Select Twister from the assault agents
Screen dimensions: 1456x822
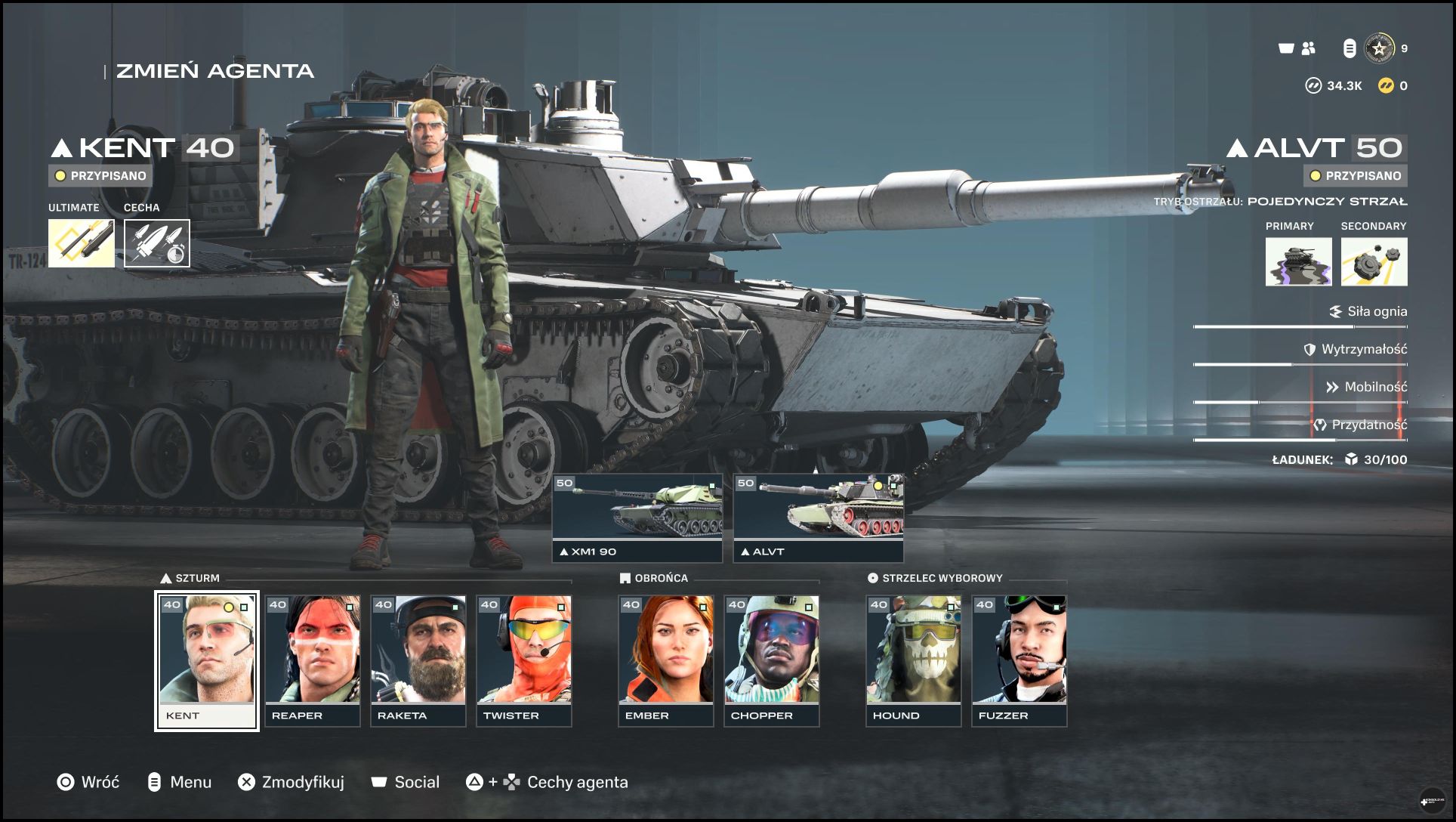[x=524, y=660]
